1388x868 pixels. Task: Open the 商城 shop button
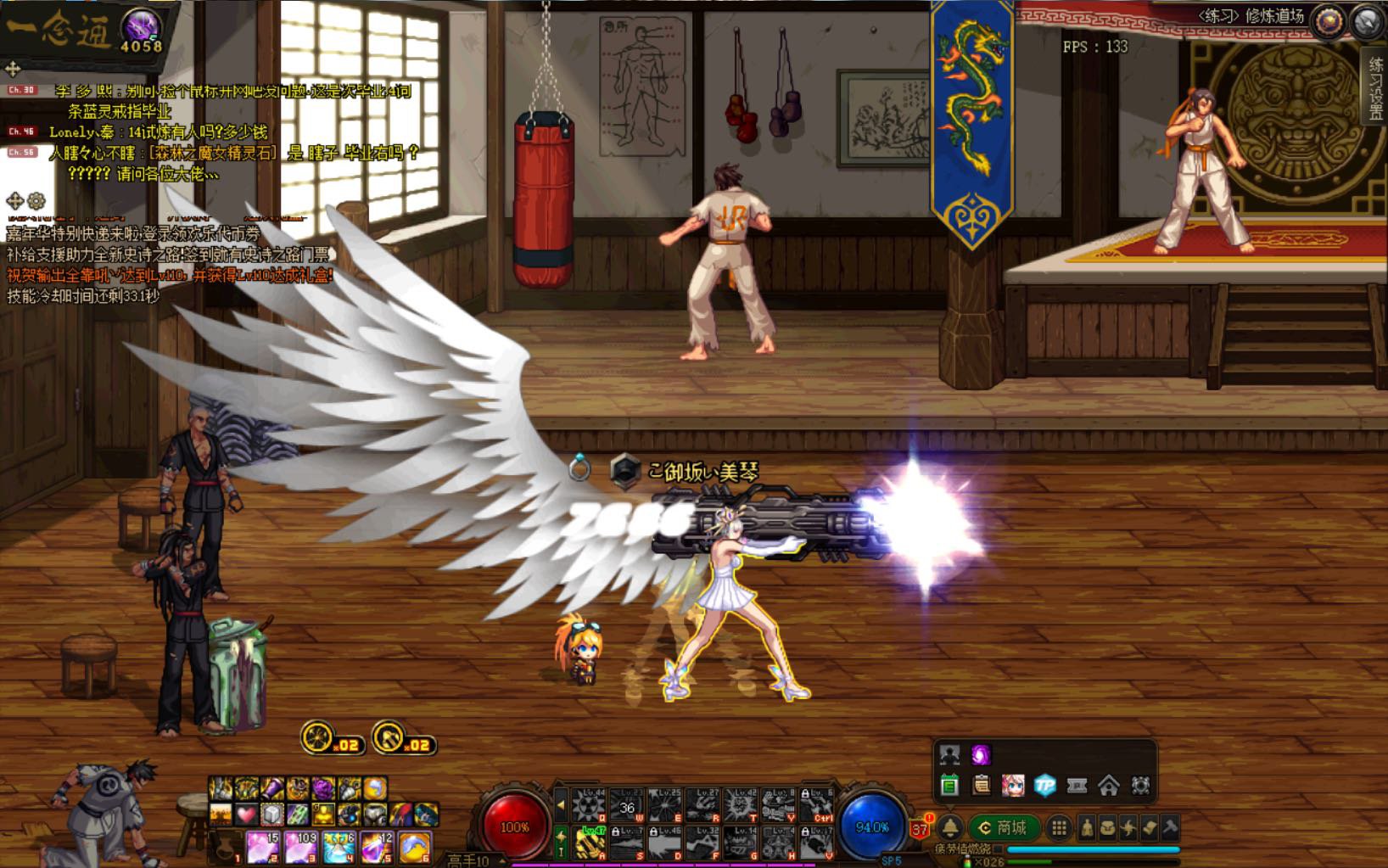click(x=1003, y=827)
